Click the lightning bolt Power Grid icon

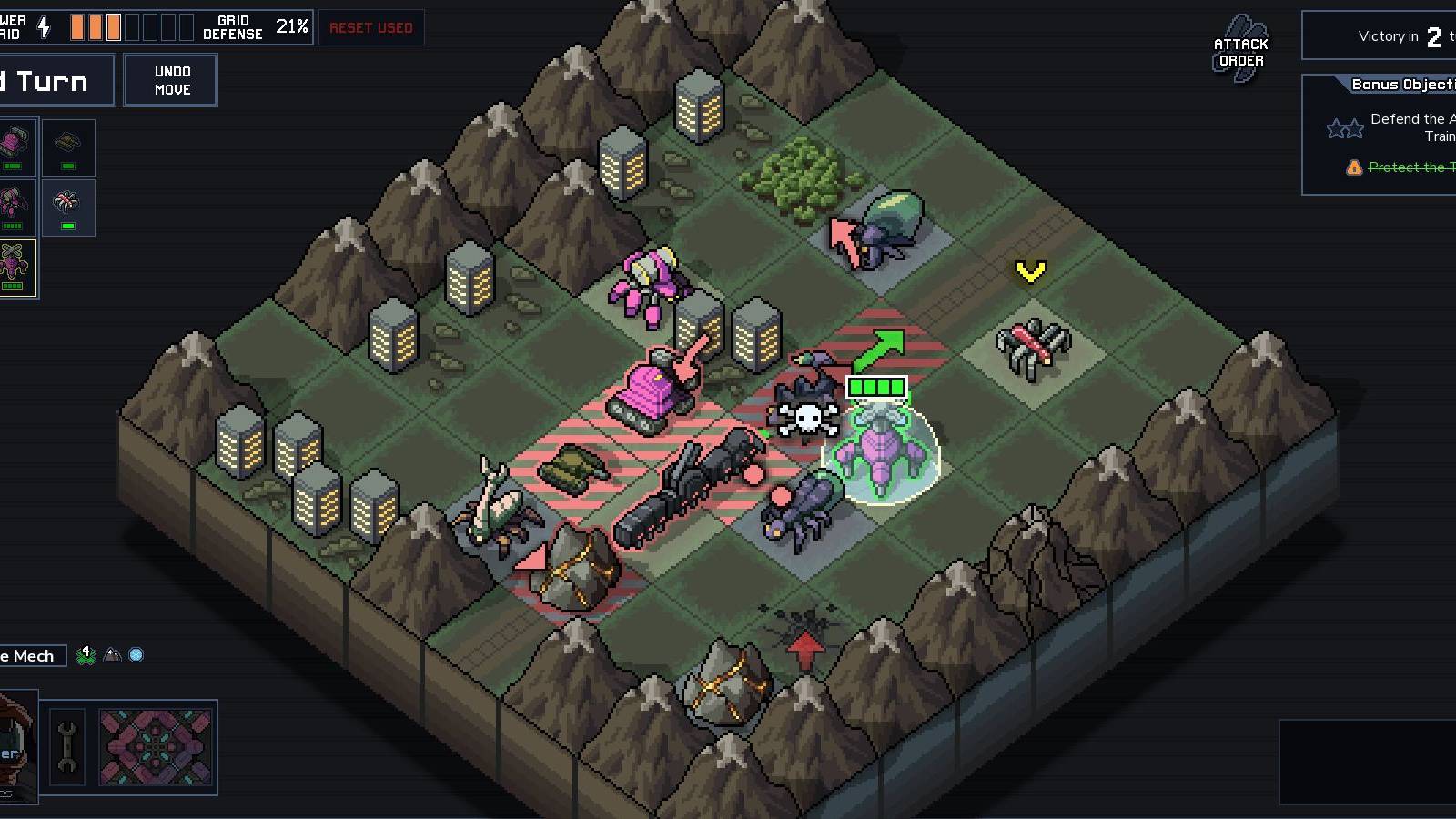click(x=45, y=26)
